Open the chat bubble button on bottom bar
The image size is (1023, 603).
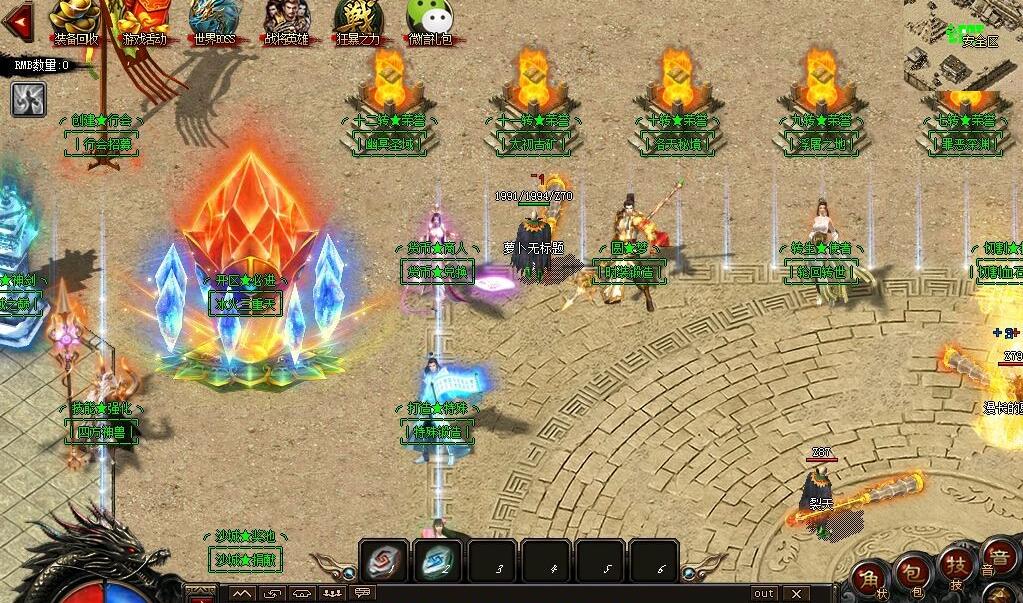[364, 593]
